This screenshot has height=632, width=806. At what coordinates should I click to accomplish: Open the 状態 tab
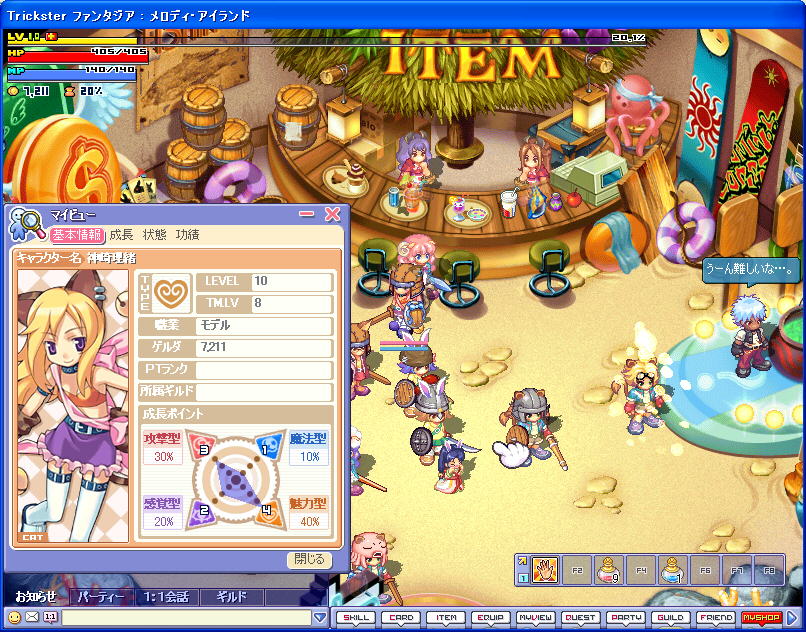[x=154, y=235]
